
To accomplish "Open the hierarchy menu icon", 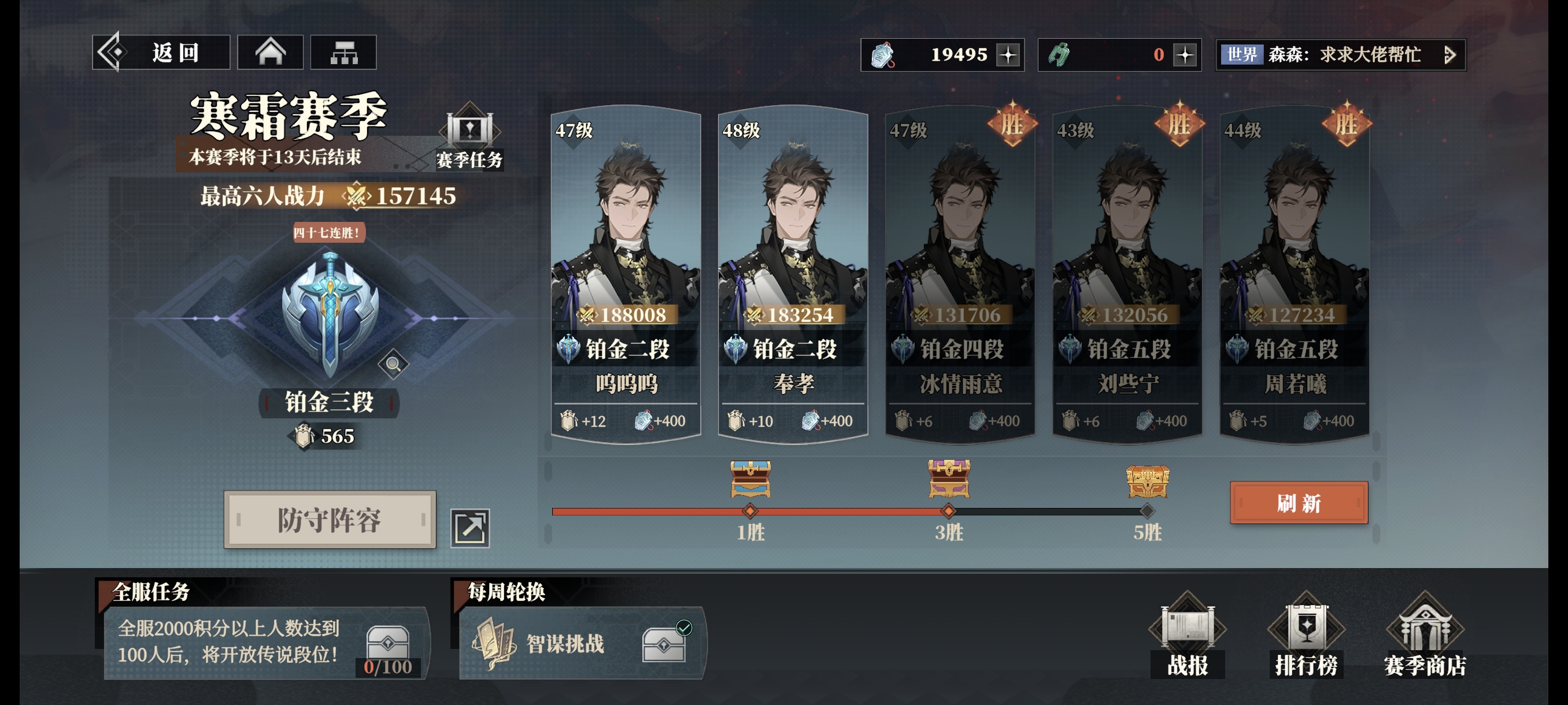I will [343, 53].
